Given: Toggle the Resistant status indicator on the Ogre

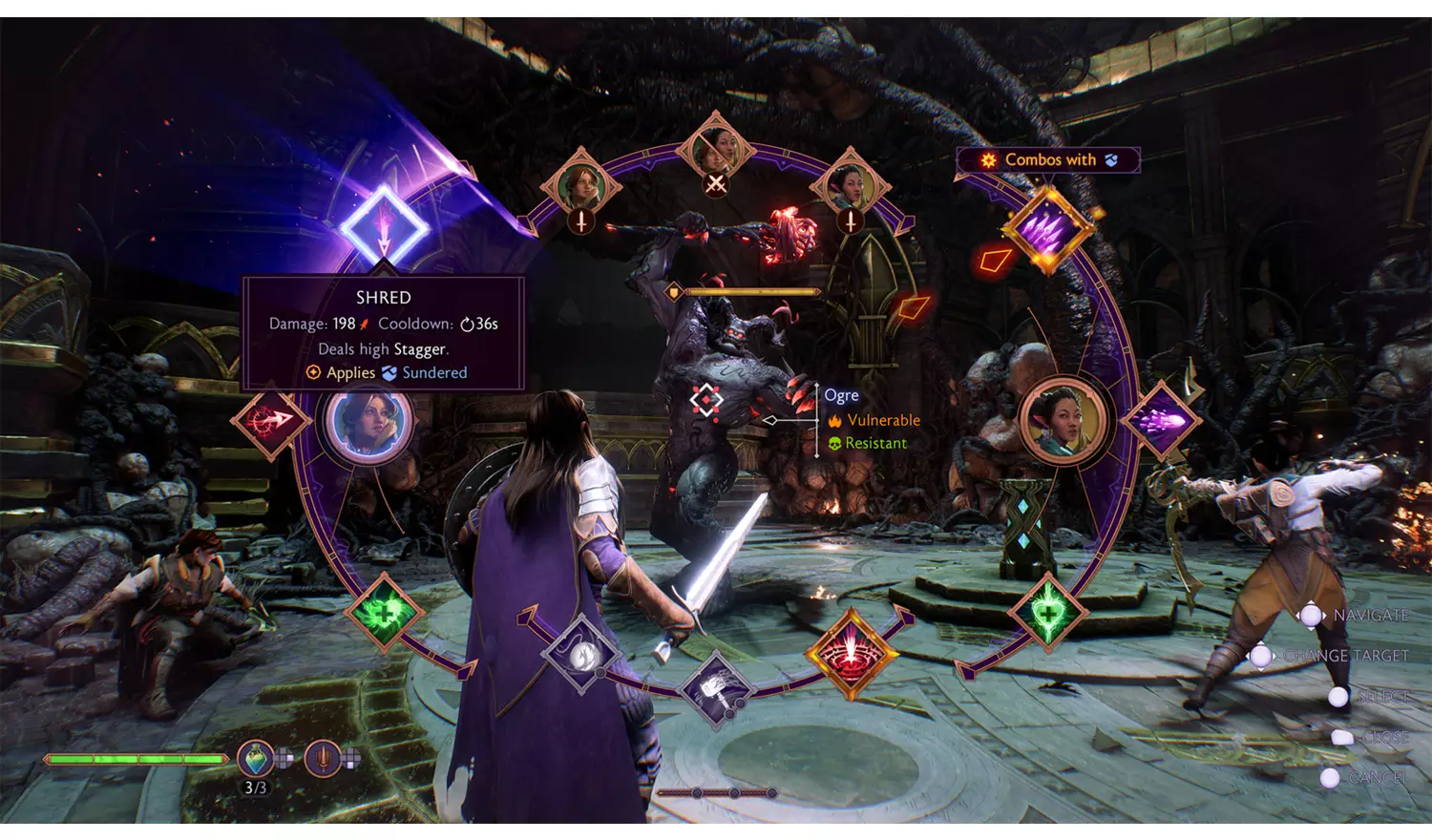Looking at the screenshot, I should click(869, 443).
